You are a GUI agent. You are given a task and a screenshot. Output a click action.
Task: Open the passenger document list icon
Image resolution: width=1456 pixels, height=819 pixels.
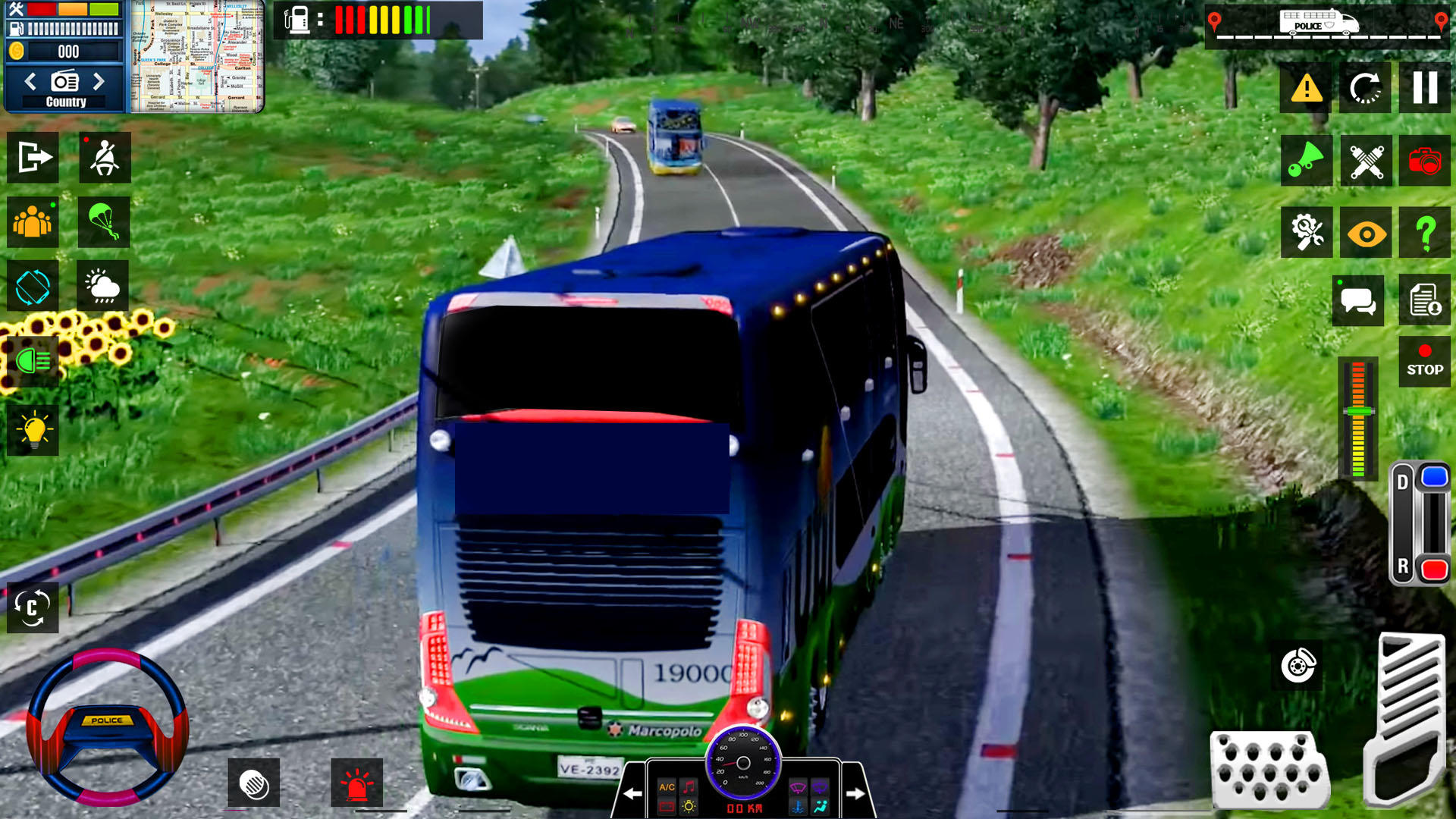(x=1424, y=298)
